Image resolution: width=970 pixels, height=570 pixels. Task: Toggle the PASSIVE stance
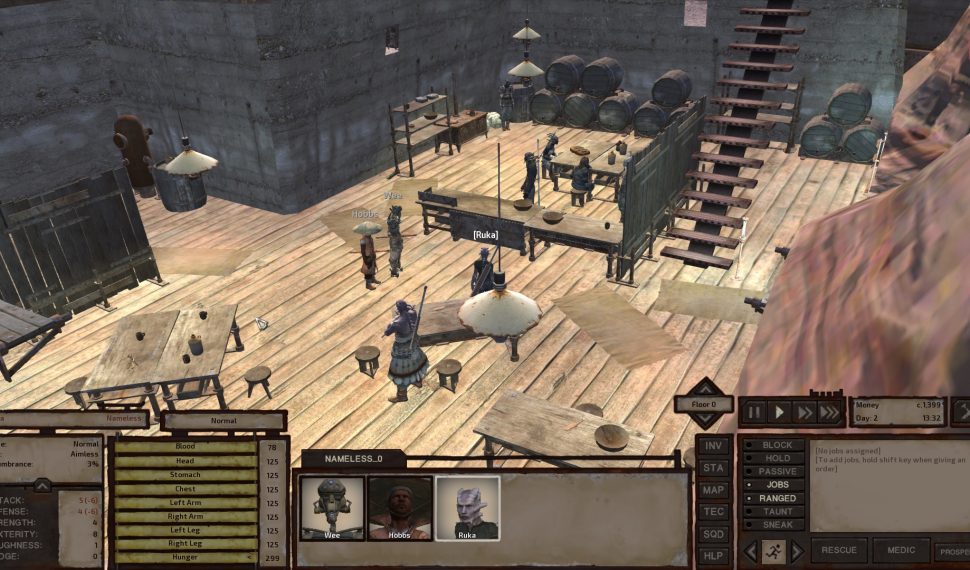[777, 471]
